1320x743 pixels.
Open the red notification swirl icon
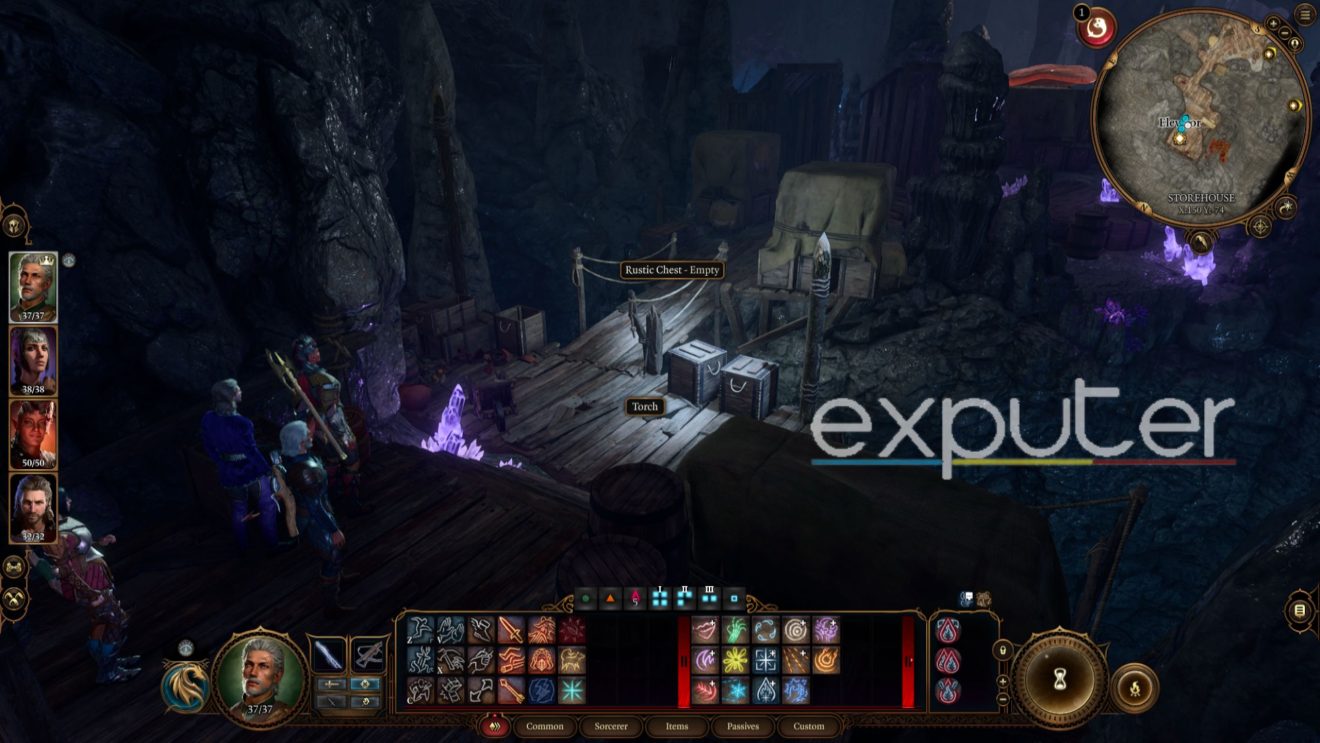tap(1097, 27)
